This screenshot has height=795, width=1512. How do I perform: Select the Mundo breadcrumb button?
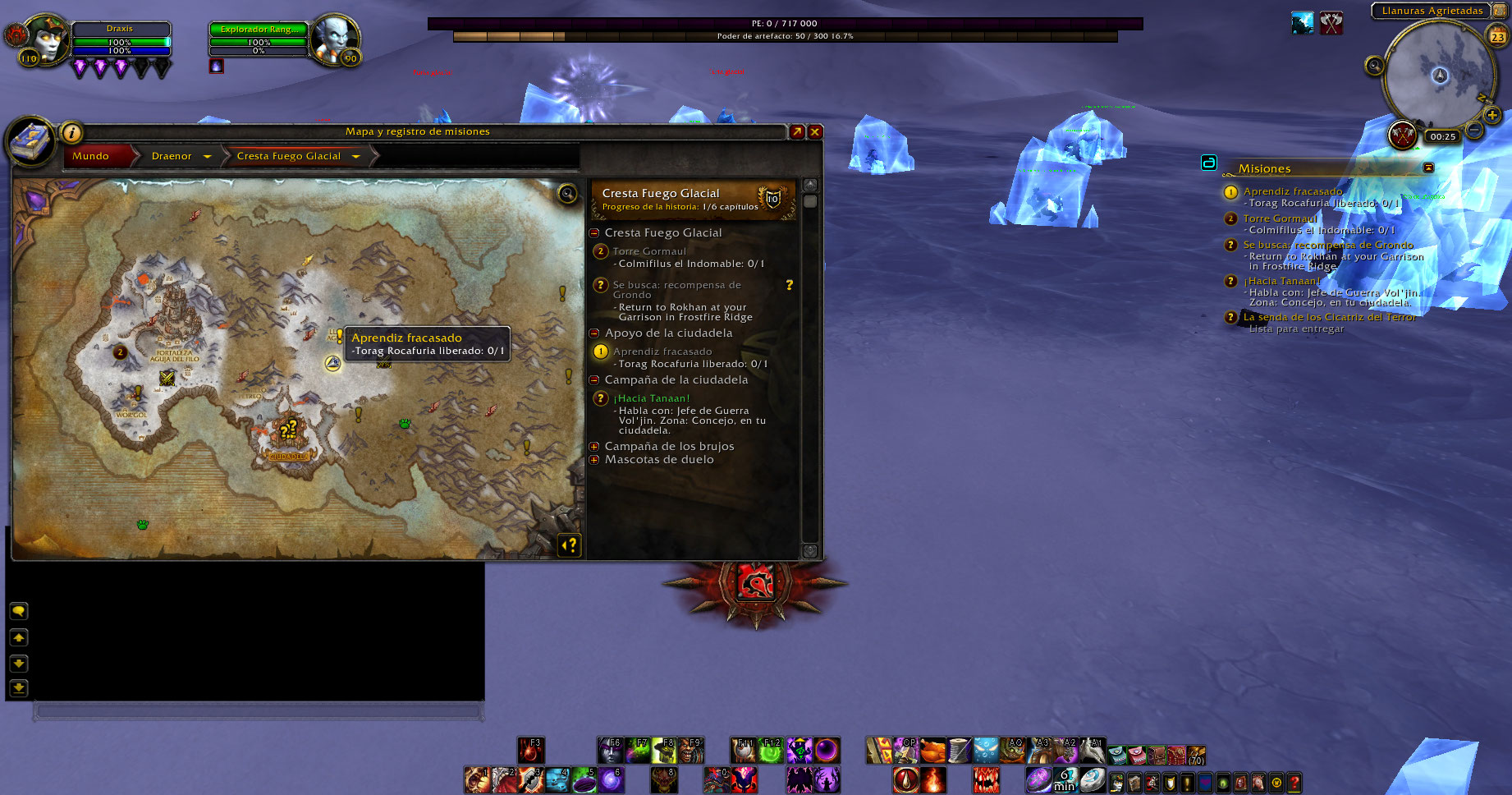[x=90, y=156]
